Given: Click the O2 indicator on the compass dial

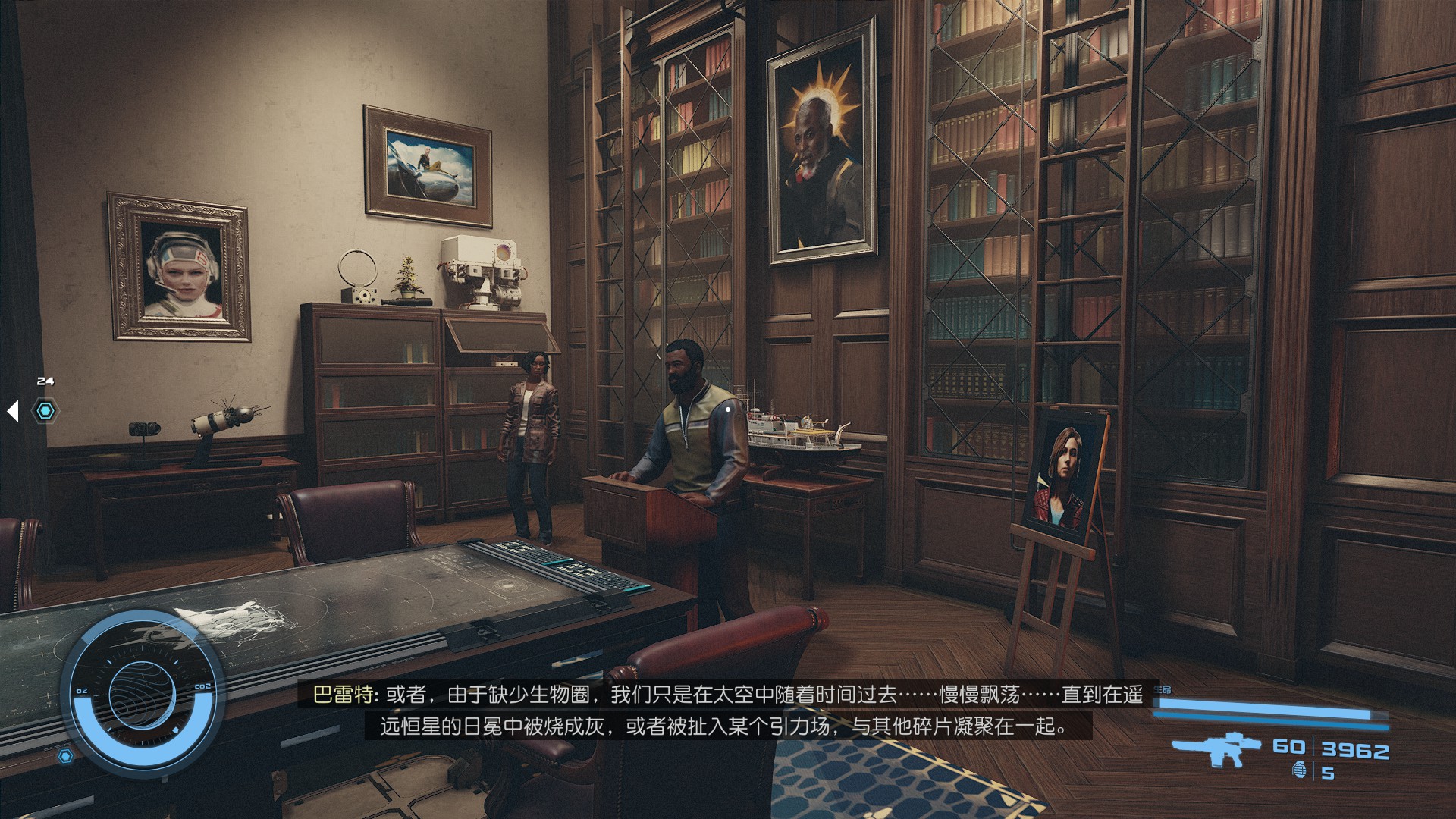Looking at the screenshot, I should pos(82,691).
